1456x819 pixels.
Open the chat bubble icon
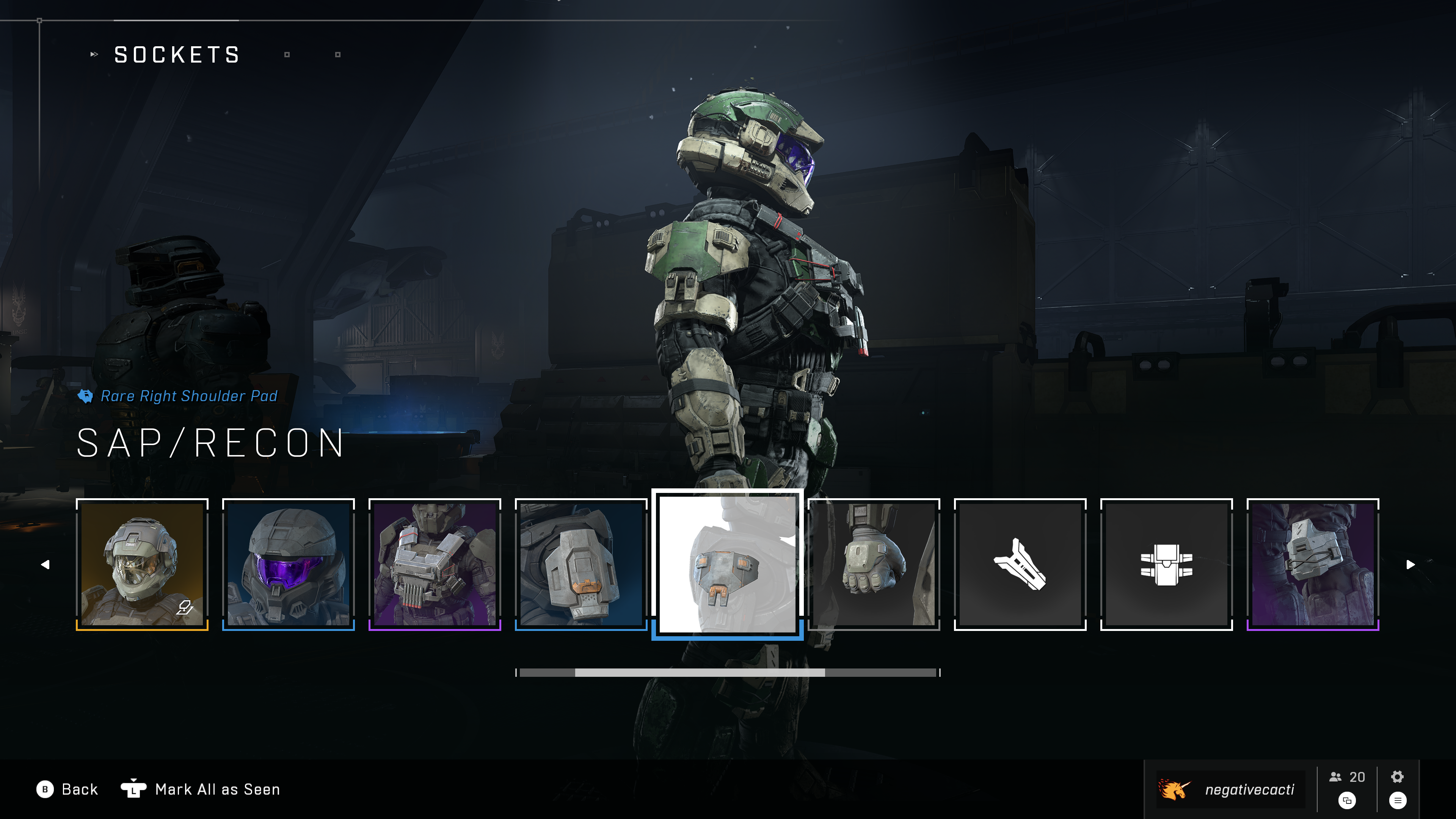click(x=1347, y=800)
